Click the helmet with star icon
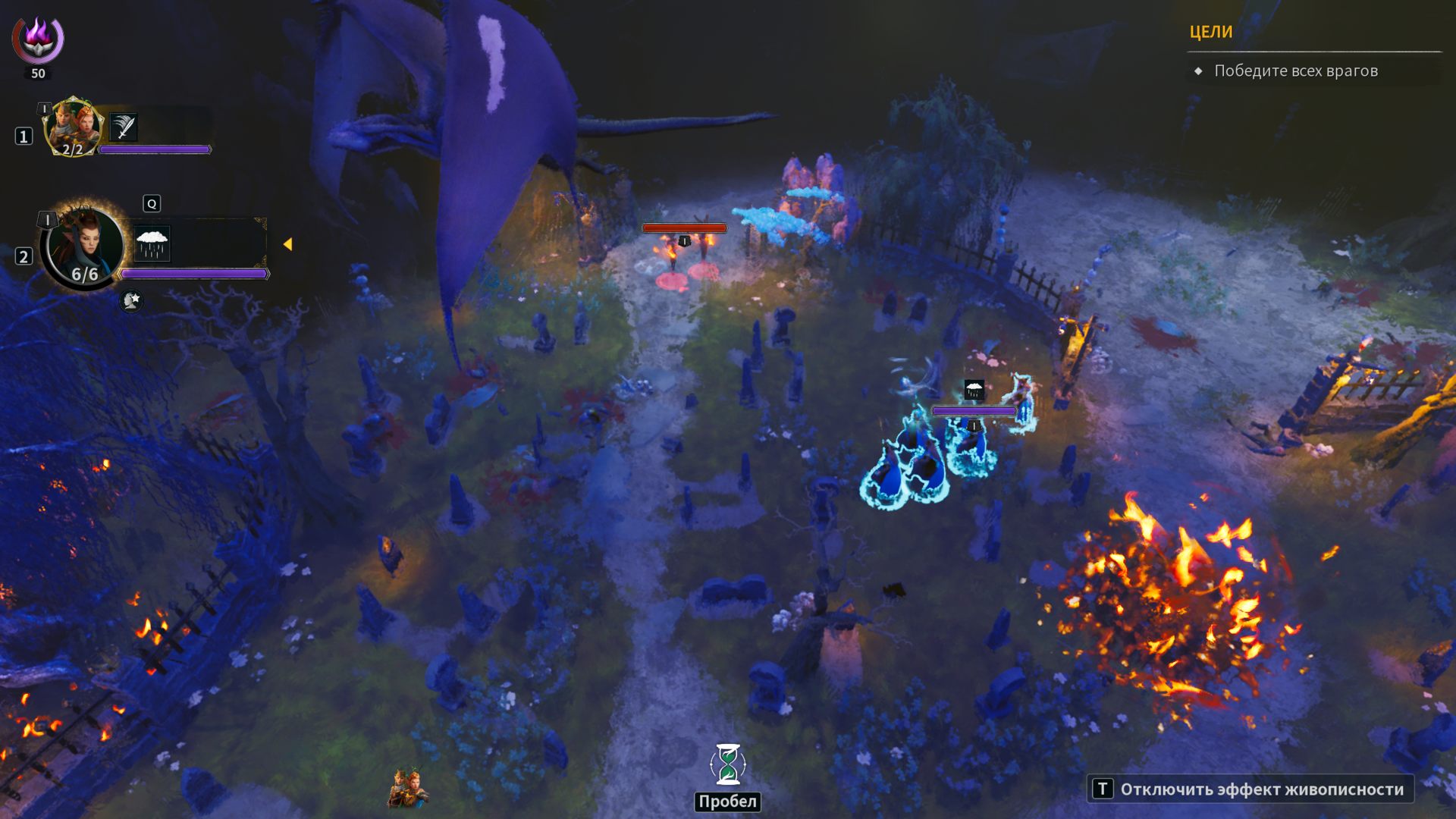 point(131,301)
